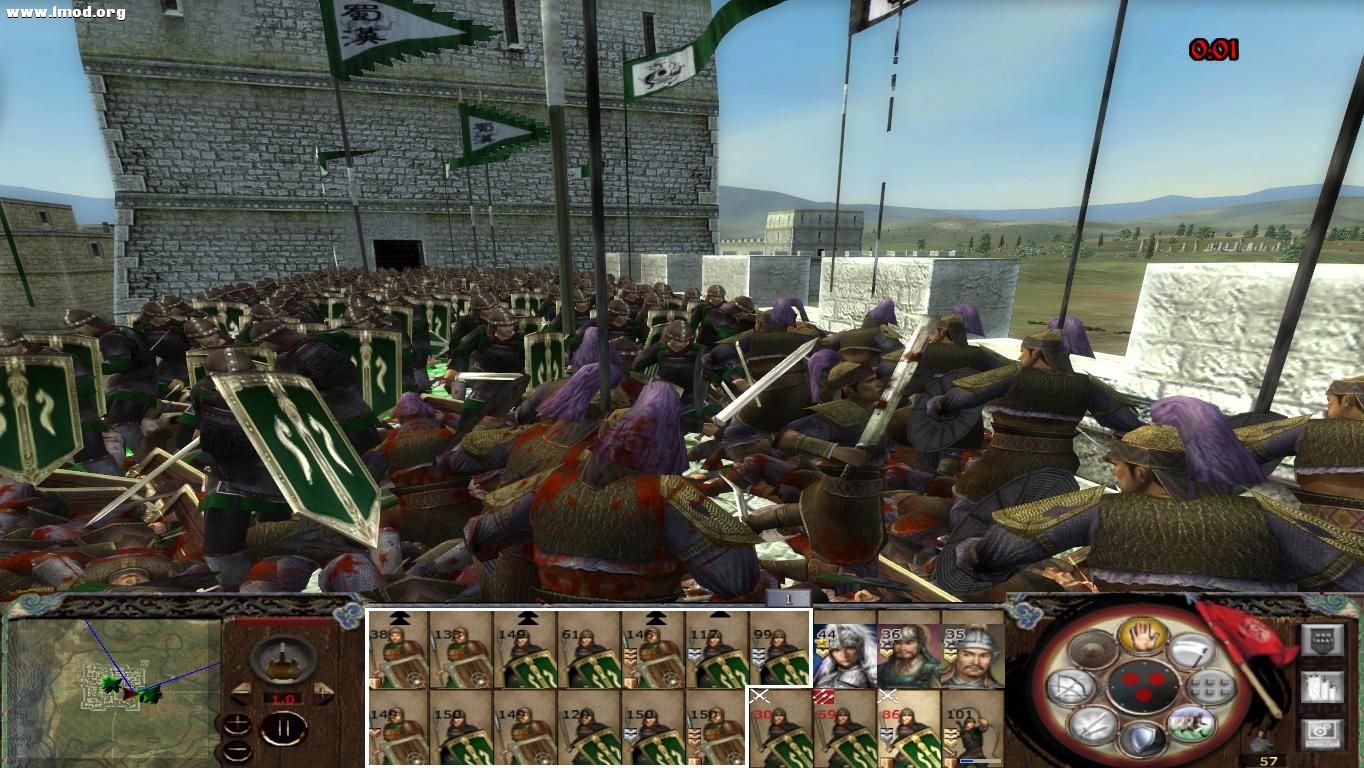Toggle melee with the crossed swords icon
Viewport: 1364px width, 768px height.
click(x=1091, y=725)
